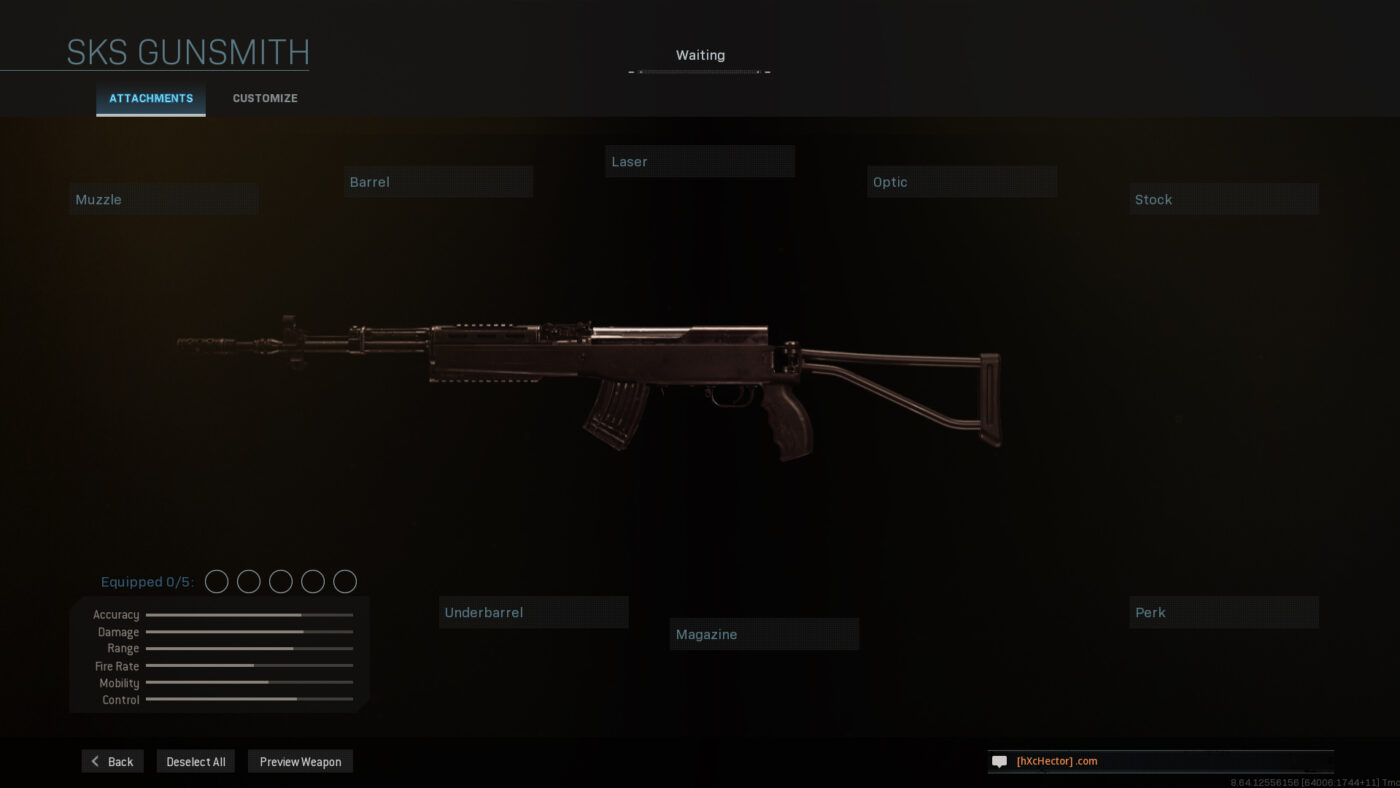Select the Laser attachment slot
This screenshot has height=788, width=1400.
click(x=699, y=161)
